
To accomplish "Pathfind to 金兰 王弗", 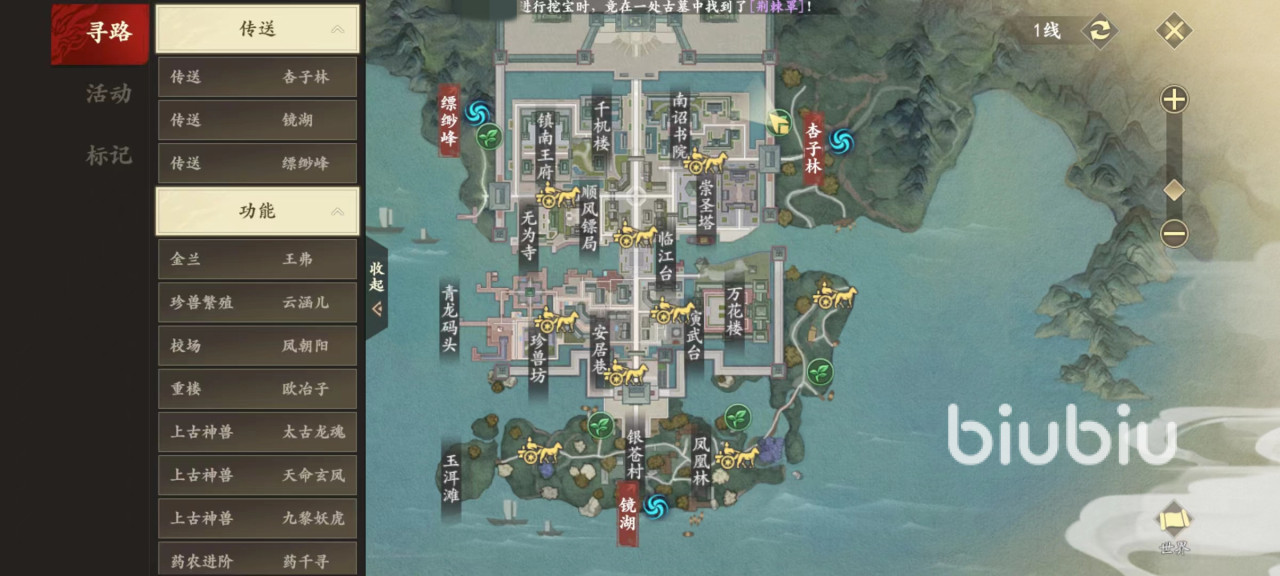I will point(257,259).
